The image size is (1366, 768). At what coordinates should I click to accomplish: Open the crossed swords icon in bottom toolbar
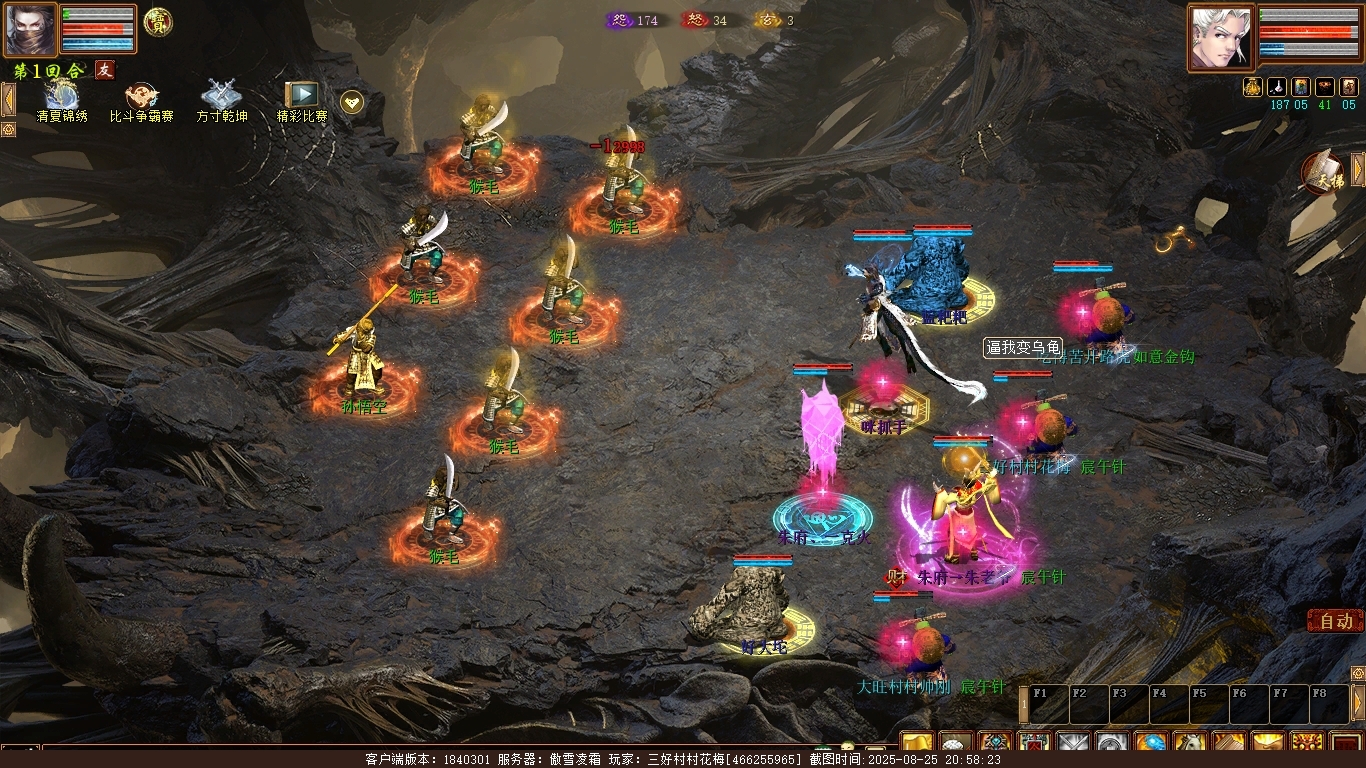[1073, 745]
